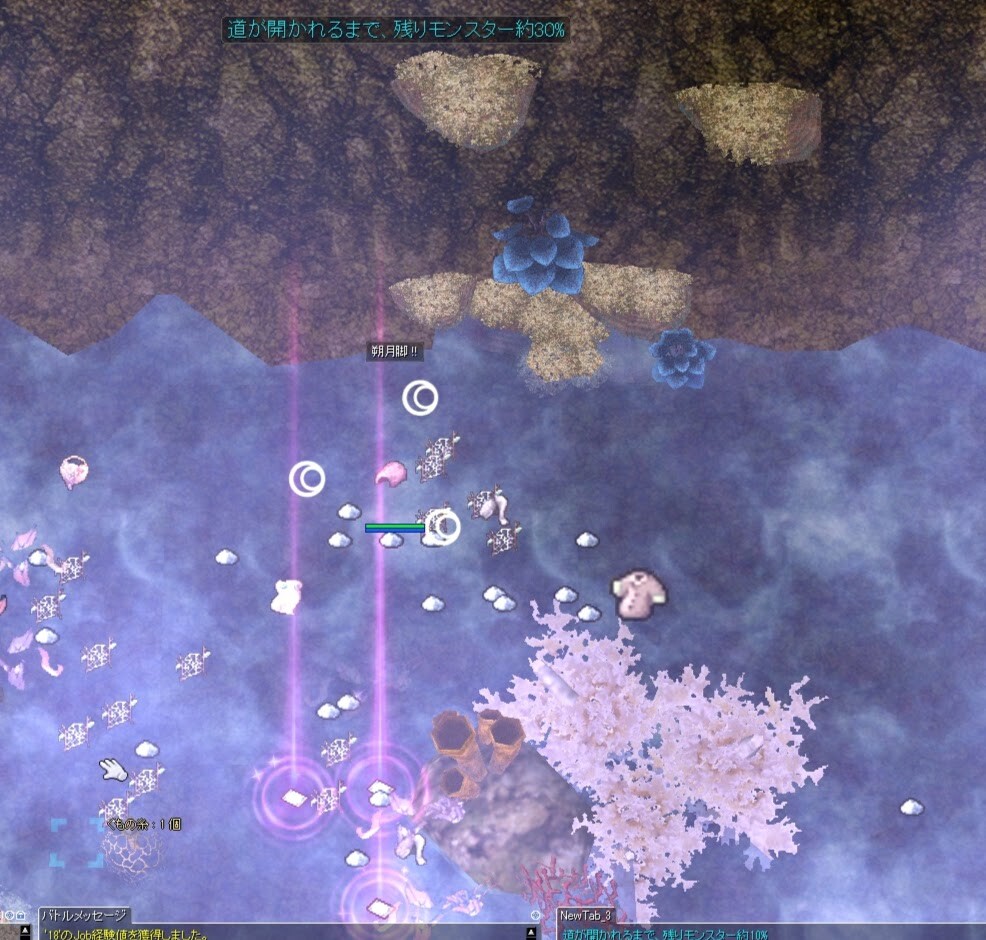Viewport: 986px width, 940px height.
Task: Click the scroll-up arrow of the NewTab_3 window
Action: [x=979, y=933]
